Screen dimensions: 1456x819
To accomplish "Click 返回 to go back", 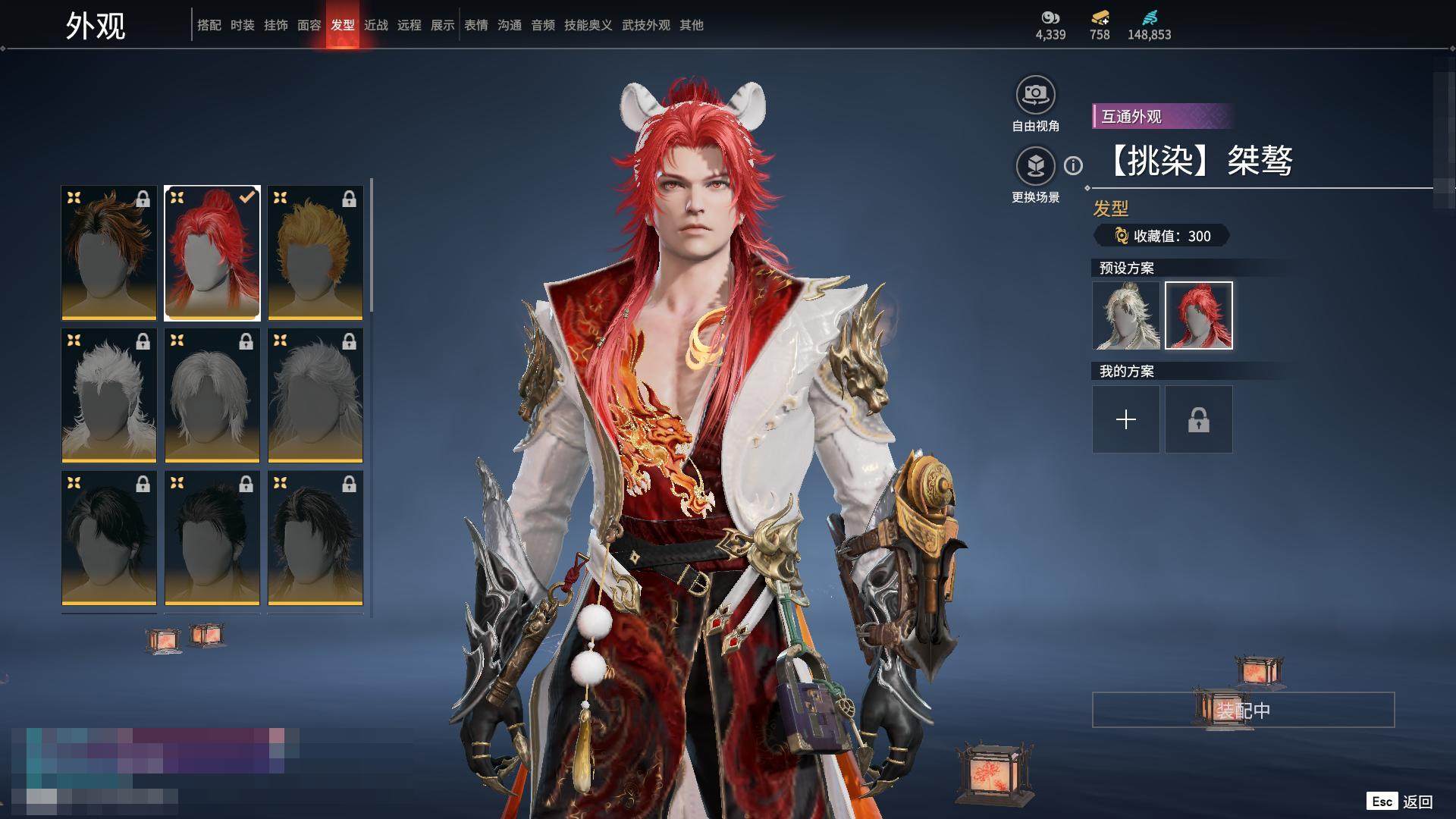I will tap(1417, 802).
